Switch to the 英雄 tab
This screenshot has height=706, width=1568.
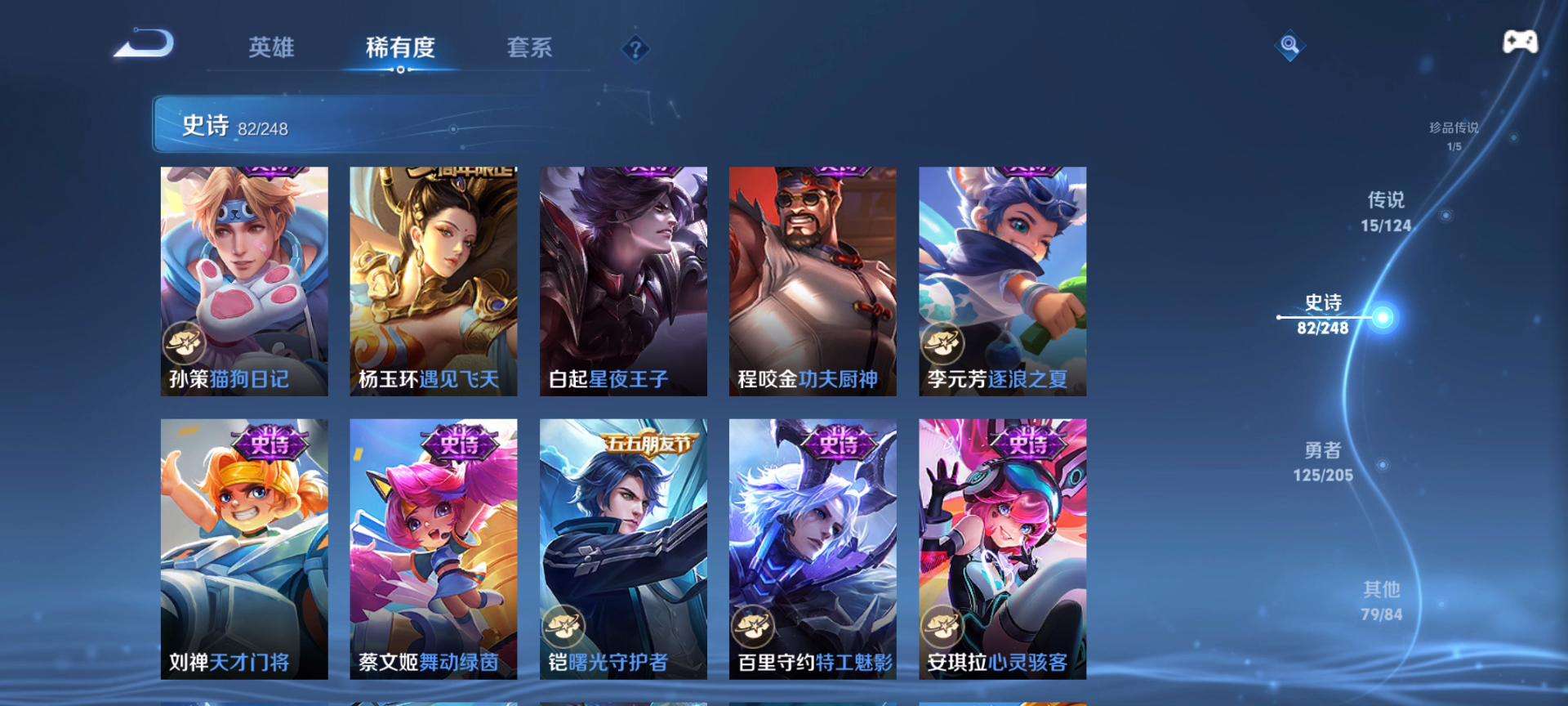pos(271,47)
